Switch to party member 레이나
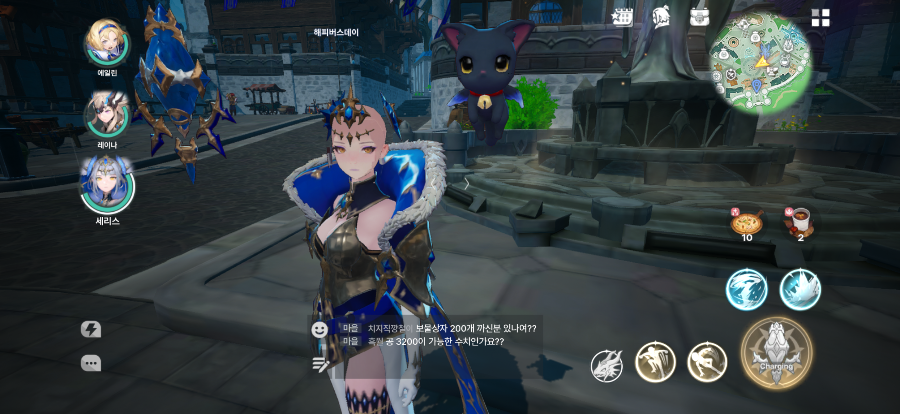This screenshot has height=414, width=900. click(106, 113)
